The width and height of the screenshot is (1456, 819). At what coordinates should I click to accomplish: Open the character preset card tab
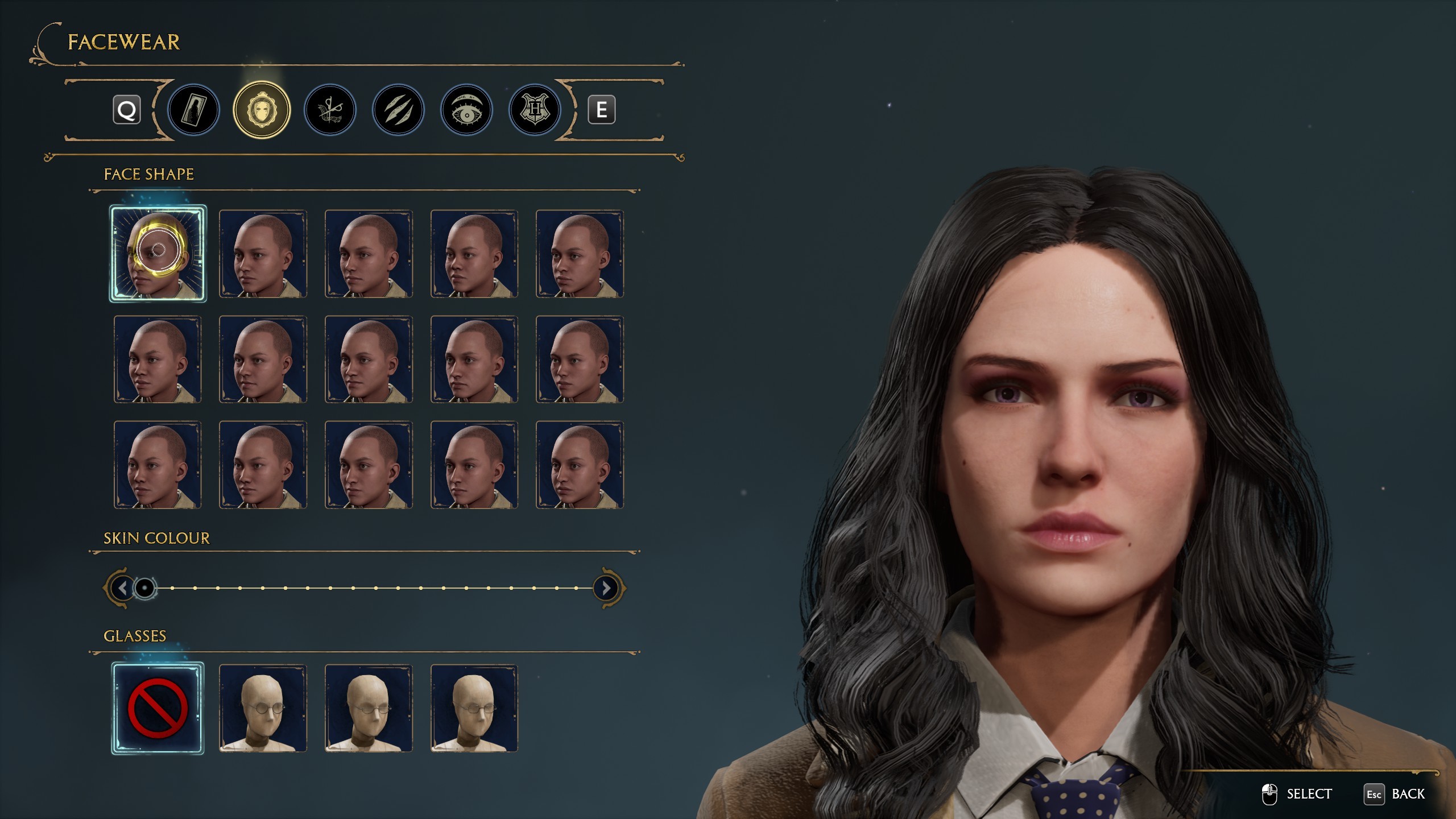[x=193, y=110]
